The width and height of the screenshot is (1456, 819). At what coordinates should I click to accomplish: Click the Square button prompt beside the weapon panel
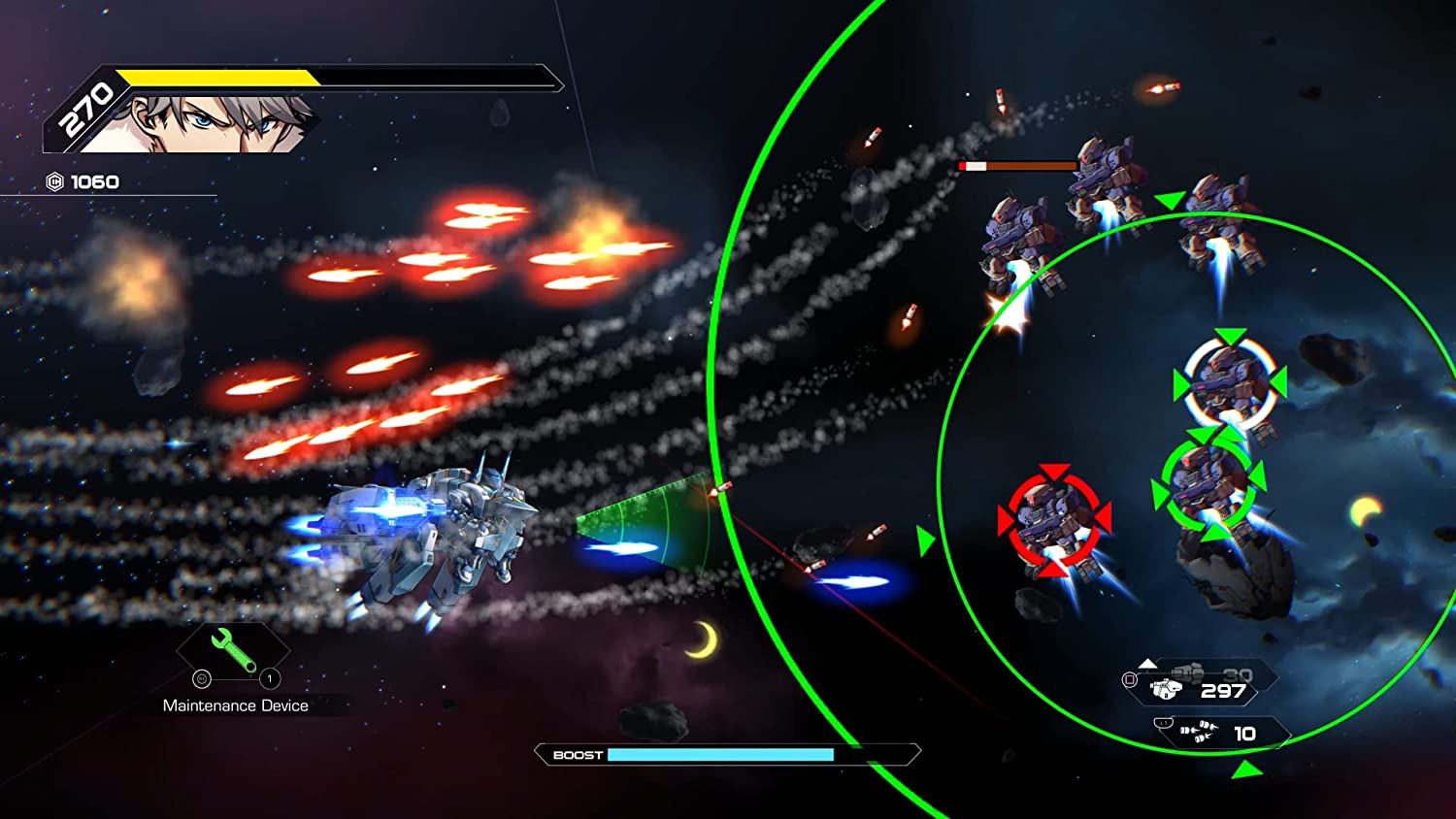pos(1130,677)
